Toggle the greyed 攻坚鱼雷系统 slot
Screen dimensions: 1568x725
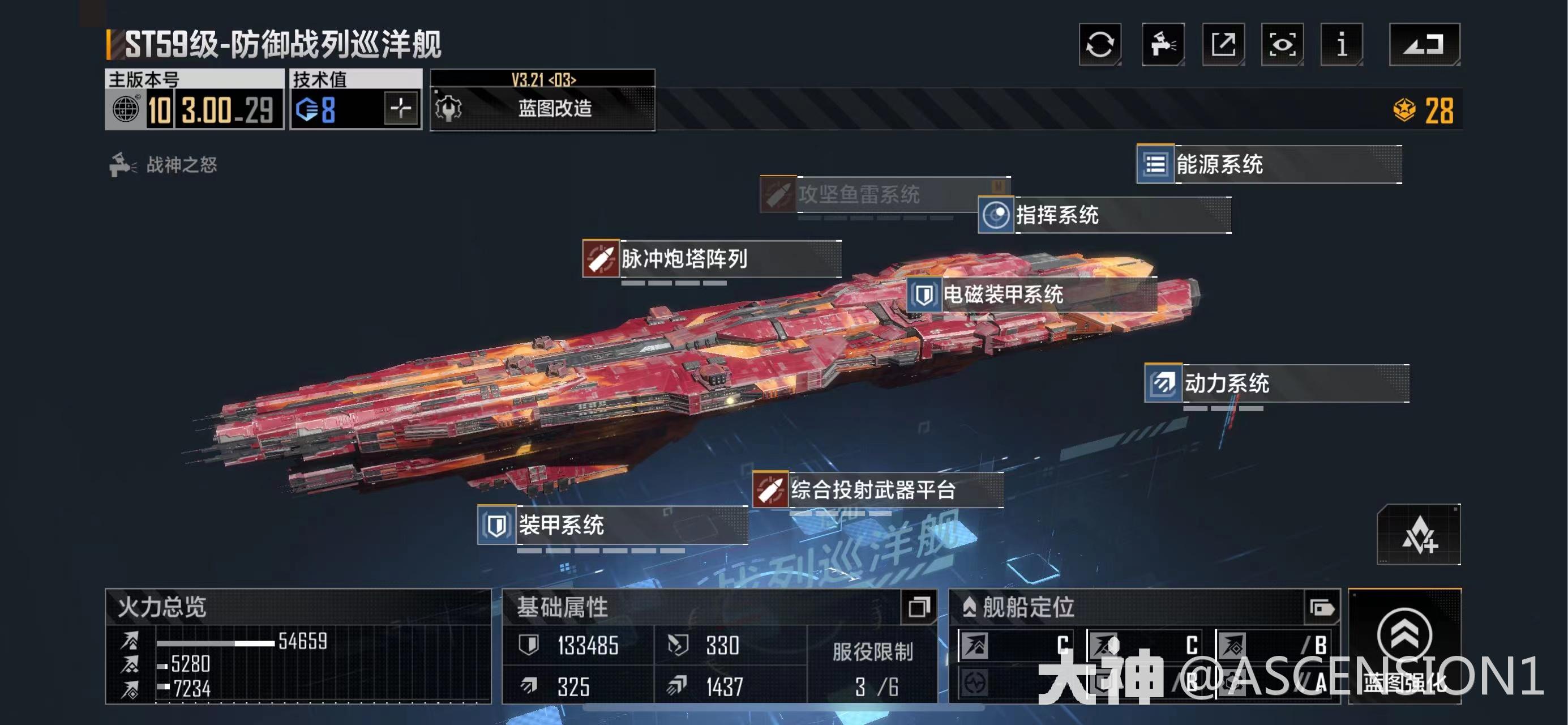[777, 195]
